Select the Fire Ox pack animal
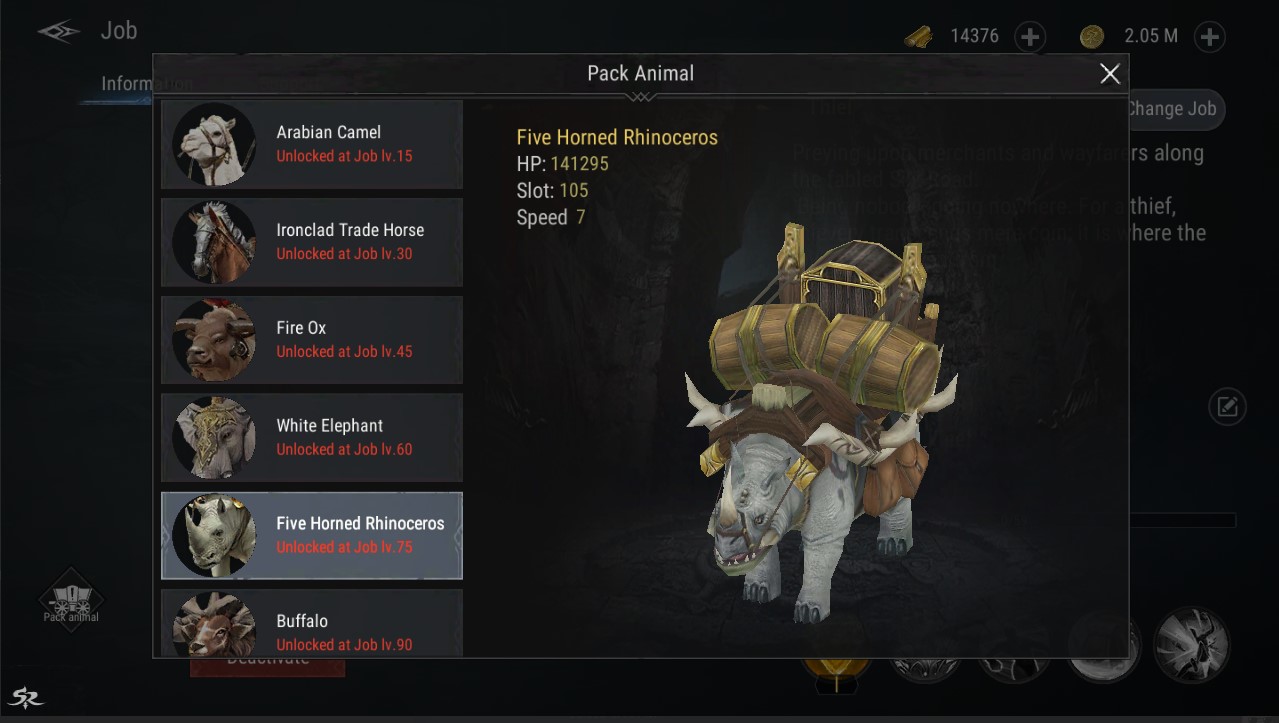Screen dimensions: 1279x723 click(312, 340)
